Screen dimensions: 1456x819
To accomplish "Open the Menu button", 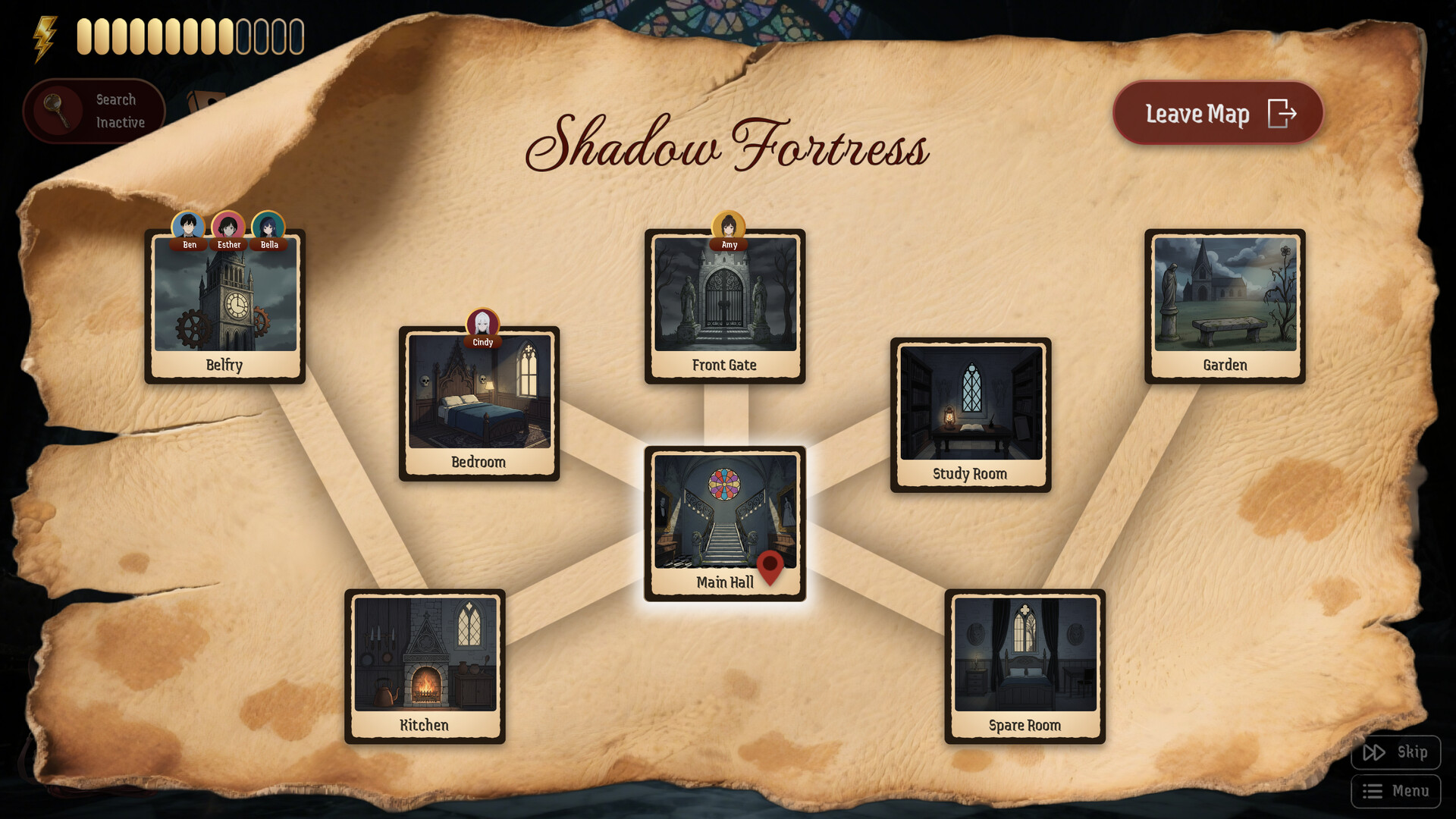I will [x=1396, y=791].
